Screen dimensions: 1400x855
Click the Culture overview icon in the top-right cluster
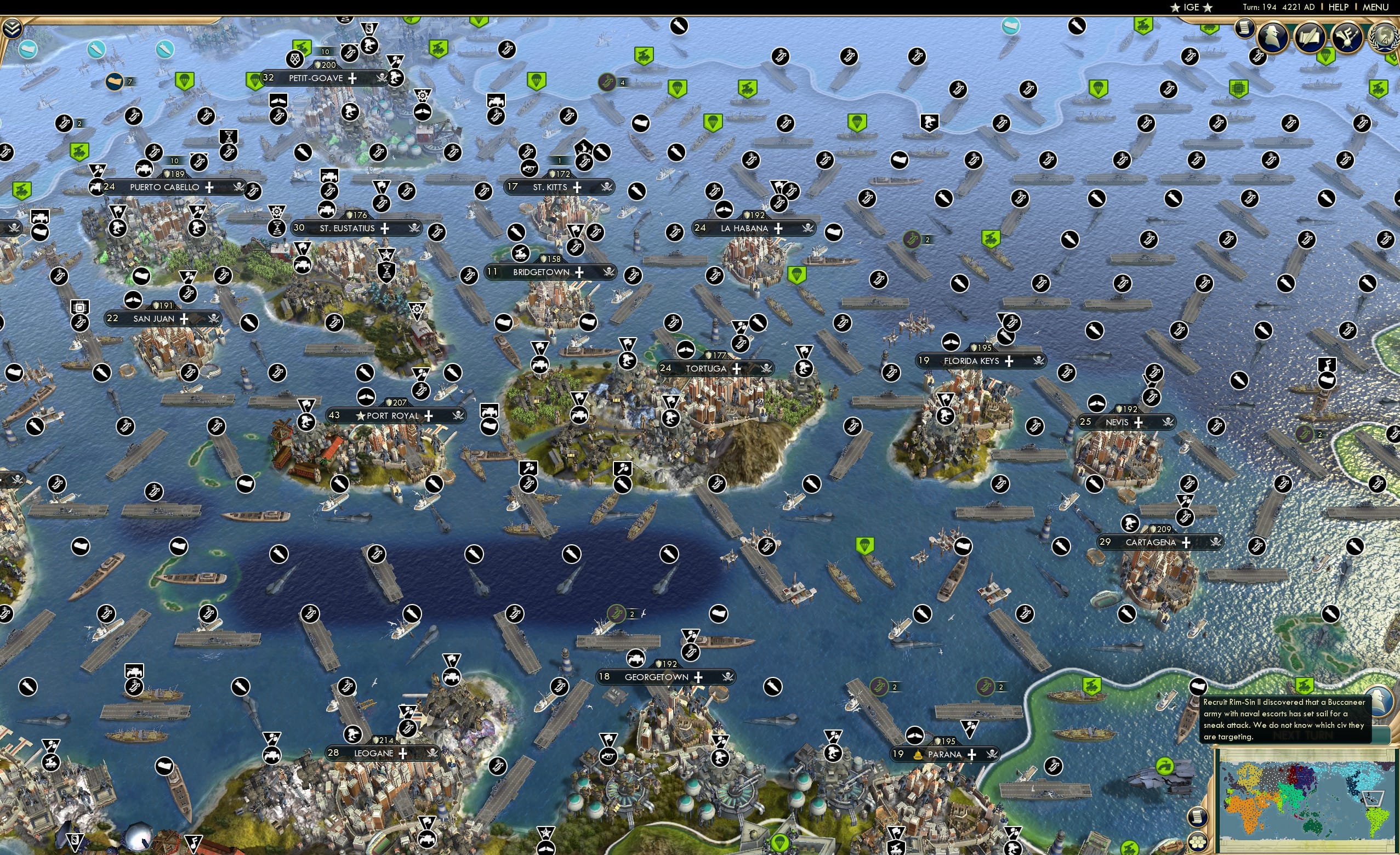[1345, 38]
